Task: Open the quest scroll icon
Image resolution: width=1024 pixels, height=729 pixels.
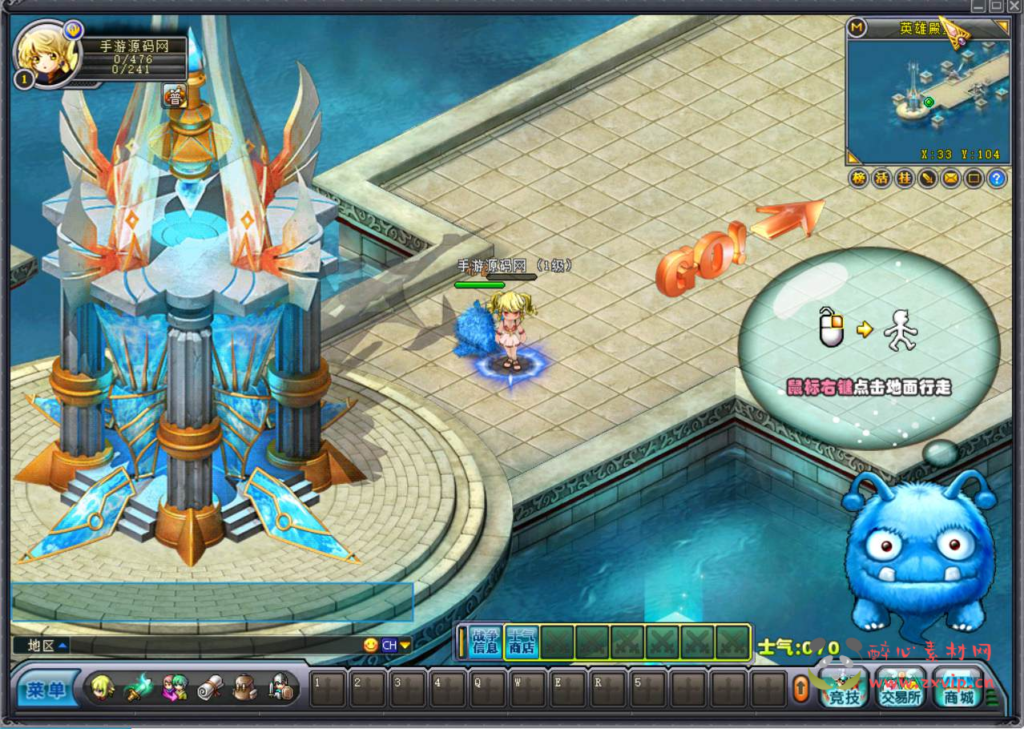Action: [210, 689]
